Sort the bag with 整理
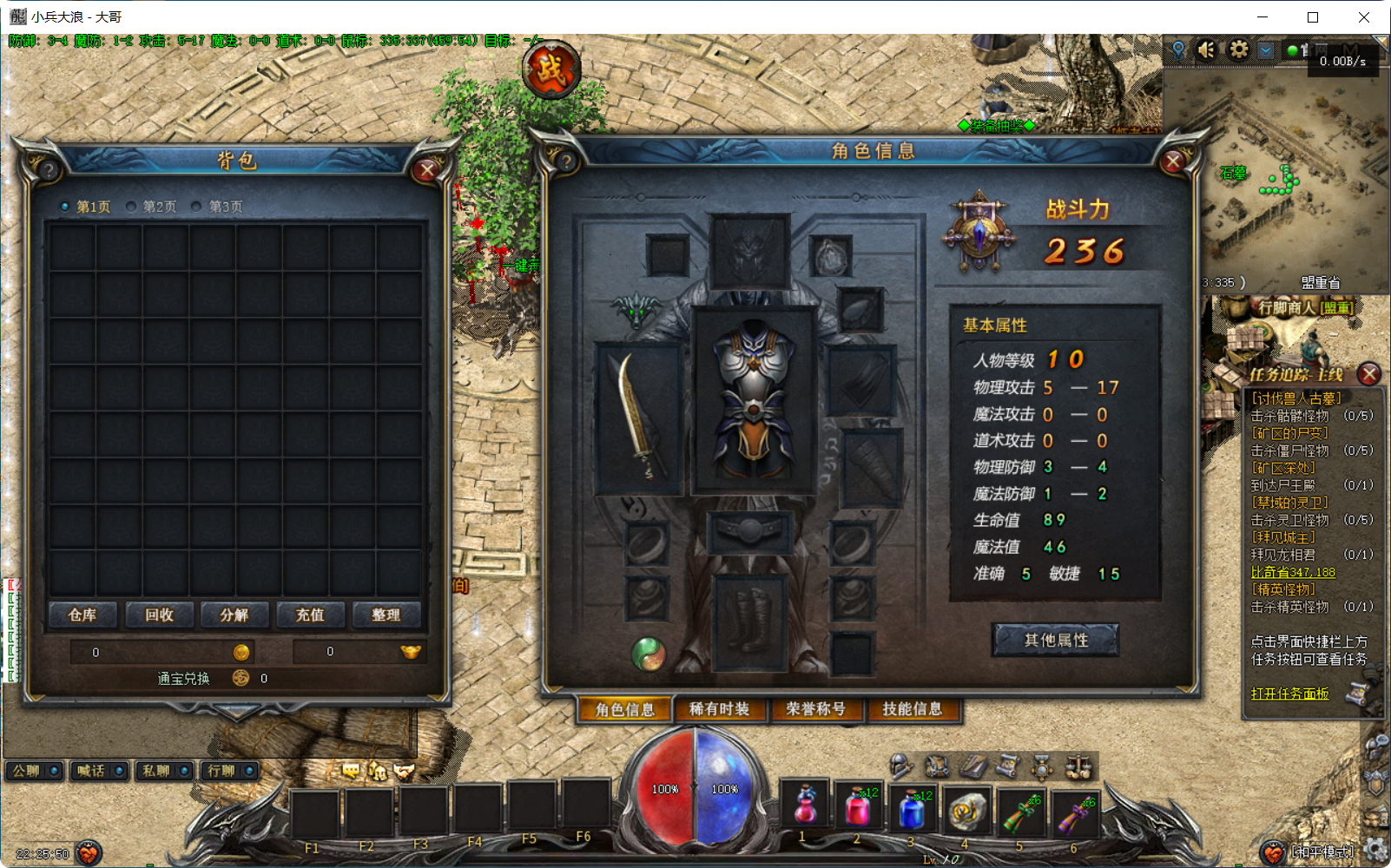 point(386,615)
